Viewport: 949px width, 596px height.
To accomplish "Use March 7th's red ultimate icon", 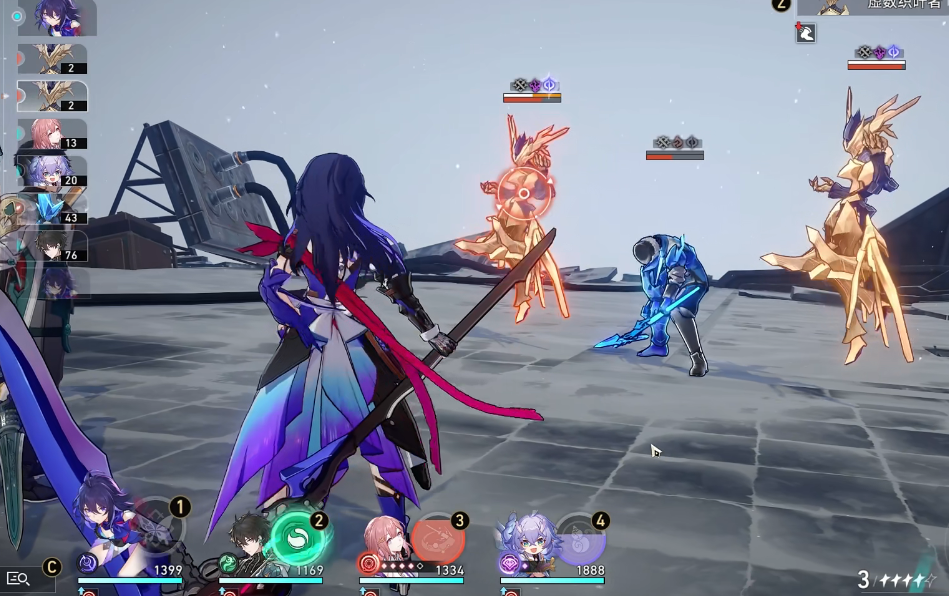I will [438, 538].
